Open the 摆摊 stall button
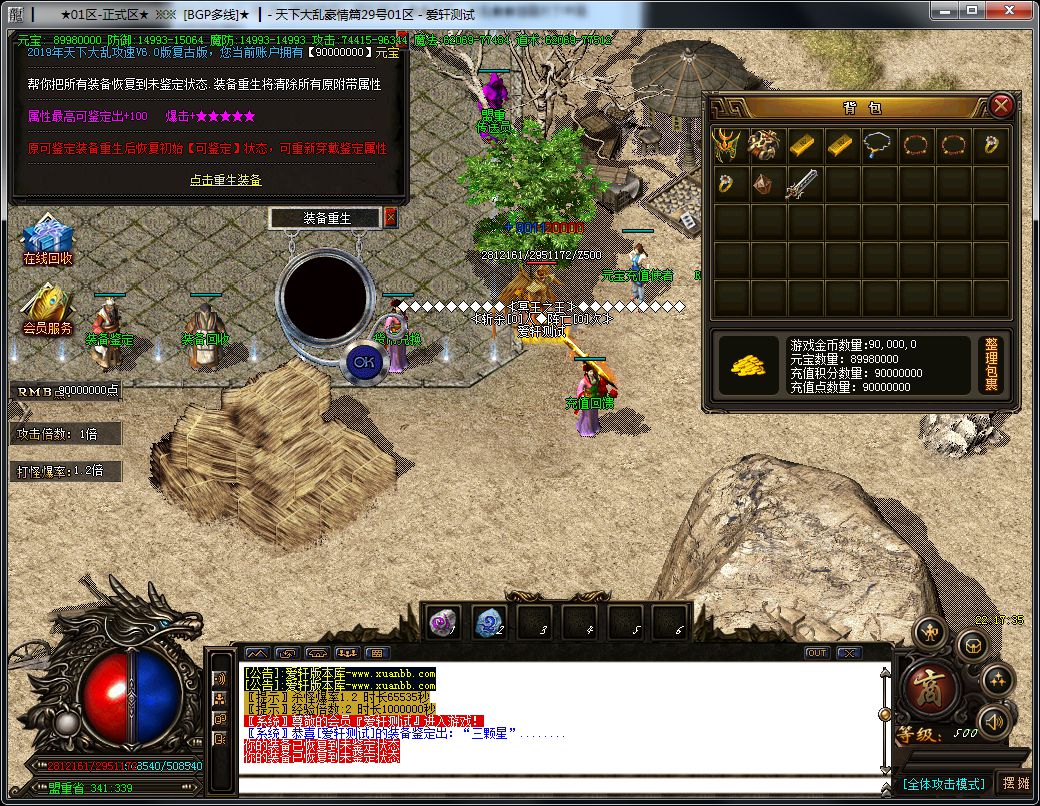Viewport: 1040px width, 806px height. coord(1015,784)
